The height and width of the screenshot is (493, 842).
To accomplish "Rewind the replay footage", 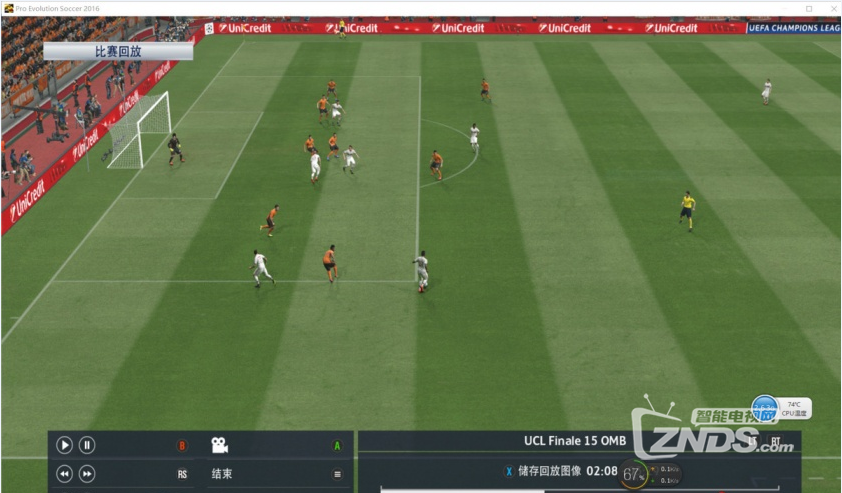I will pos(64,474).
